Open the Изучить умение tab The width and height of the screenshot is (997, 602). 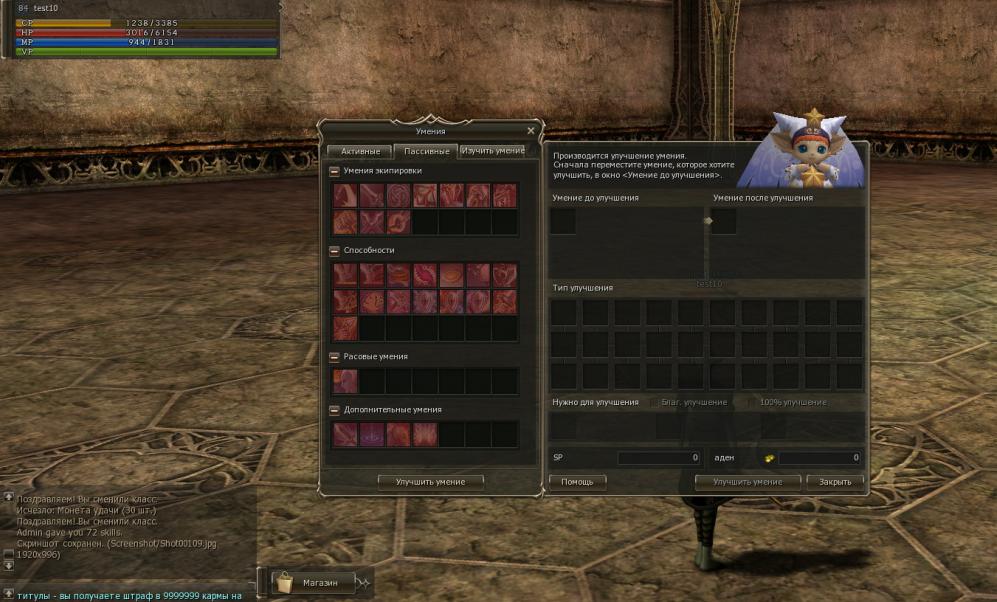pyautogui.click(x=492, y=151)
